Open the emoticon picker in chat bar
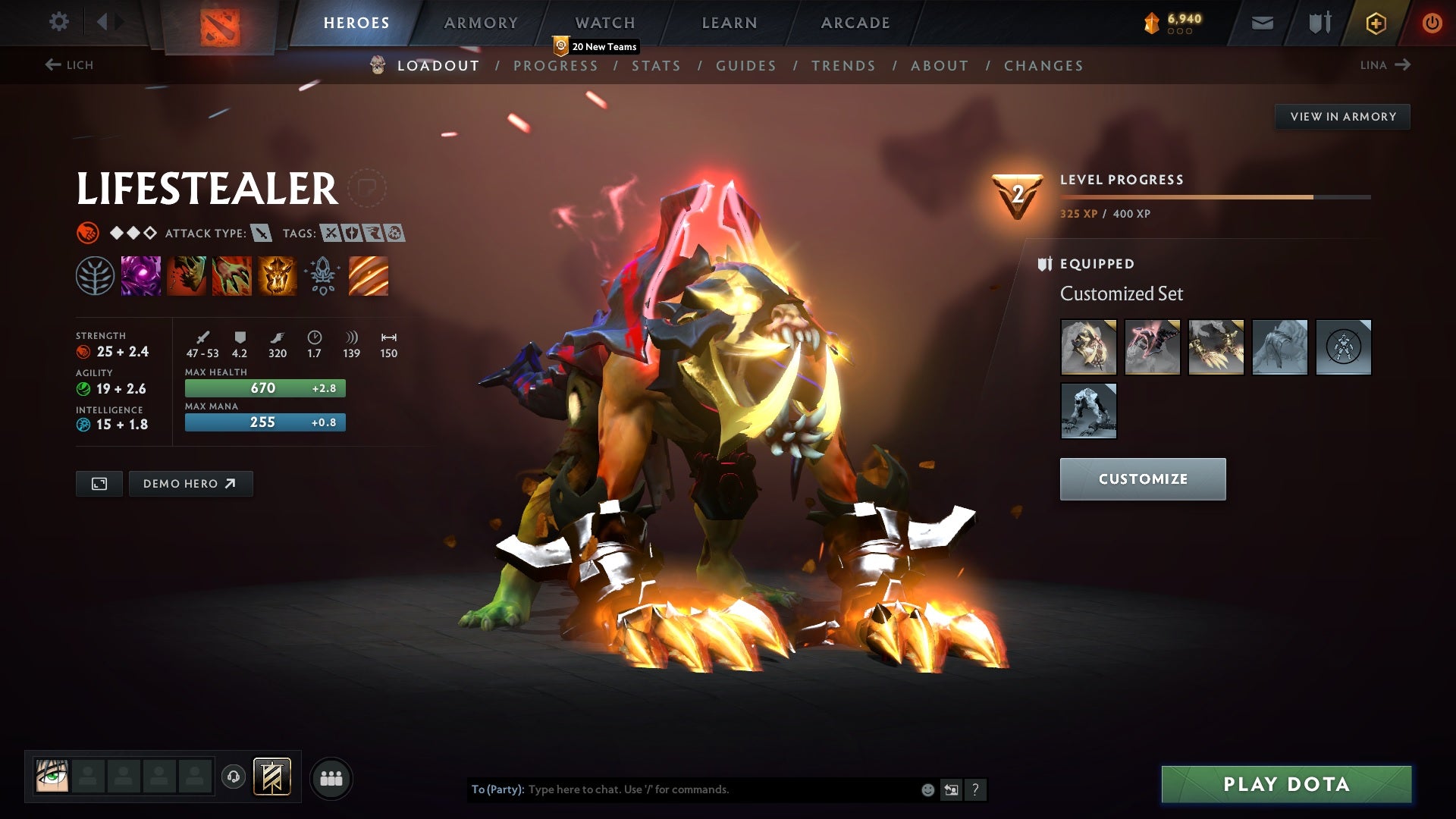Viewport: 1456px width, 819px height. [927, 789]
